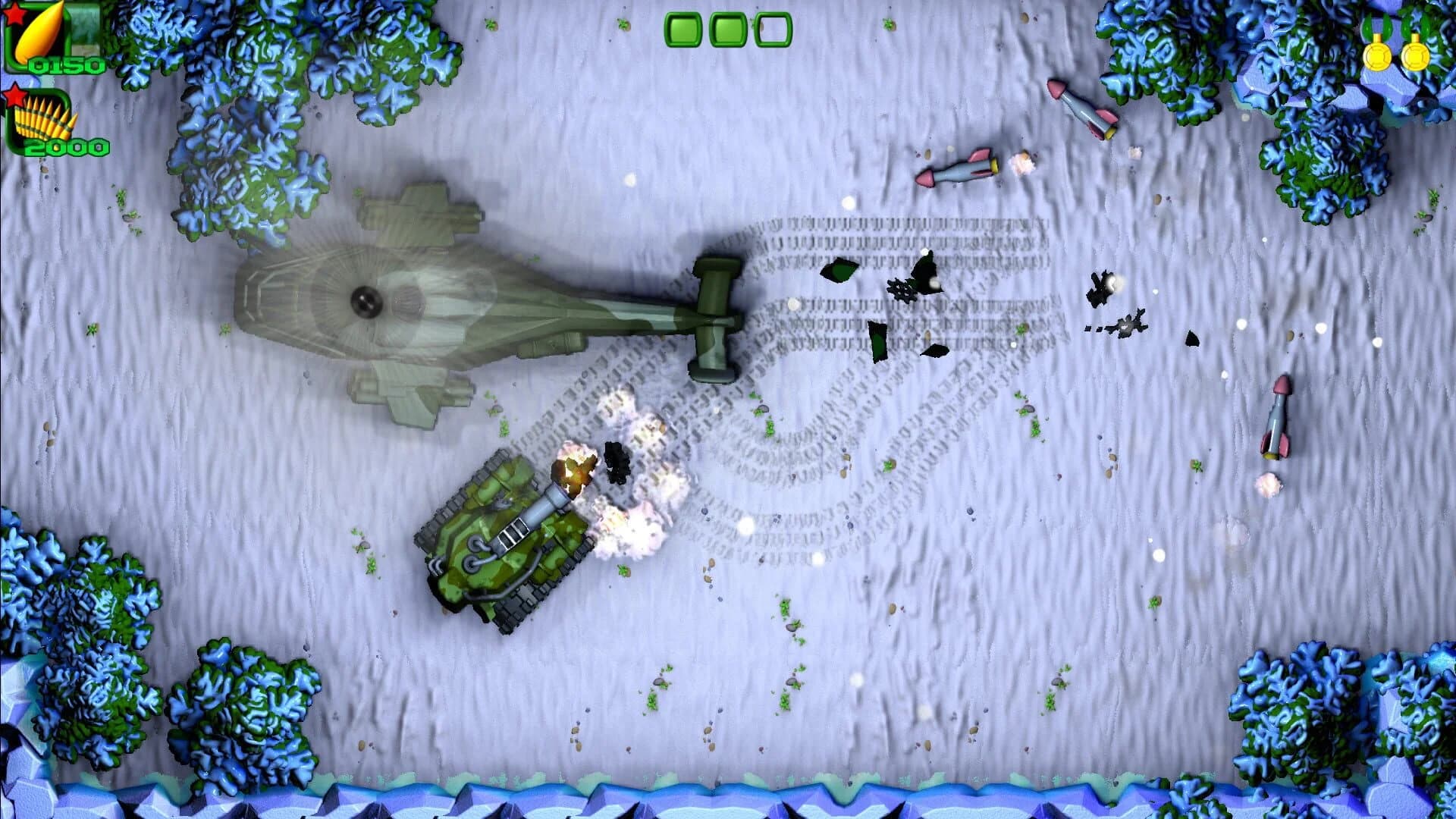Select the right gold medal icon

[1417, 58]
